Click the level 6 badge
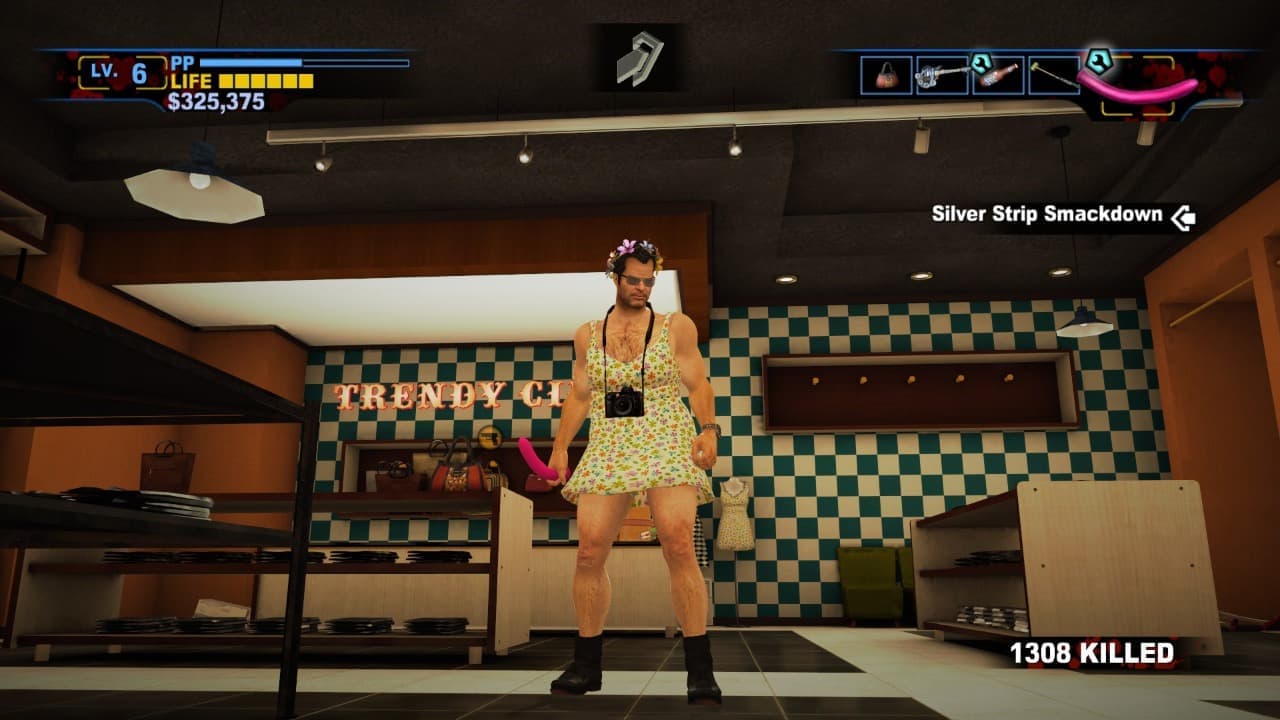Viewport: 1280px width, 720px height. [122, 73]
